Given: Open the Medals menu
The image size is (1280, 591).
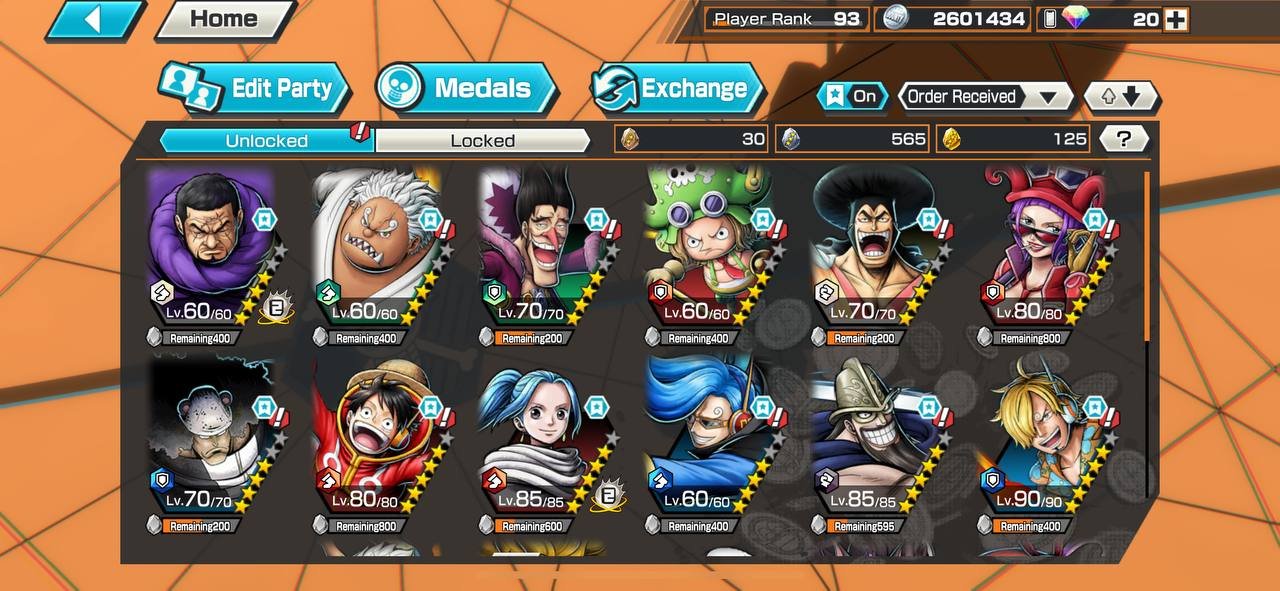Looking at the screenshot, I should [x=466, y=89].
